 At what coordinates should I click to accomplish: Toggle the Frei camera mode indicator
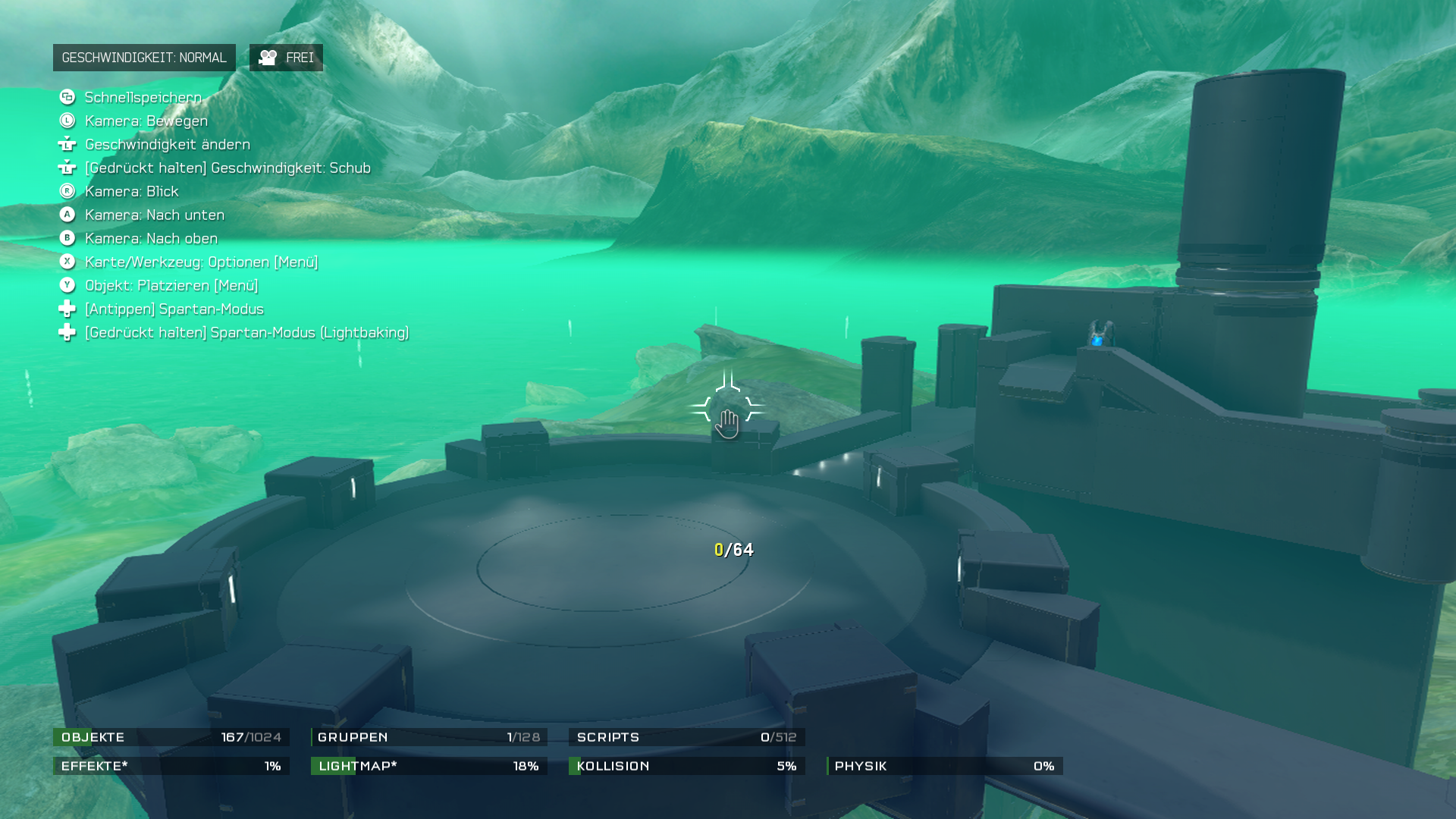[286, 58]
